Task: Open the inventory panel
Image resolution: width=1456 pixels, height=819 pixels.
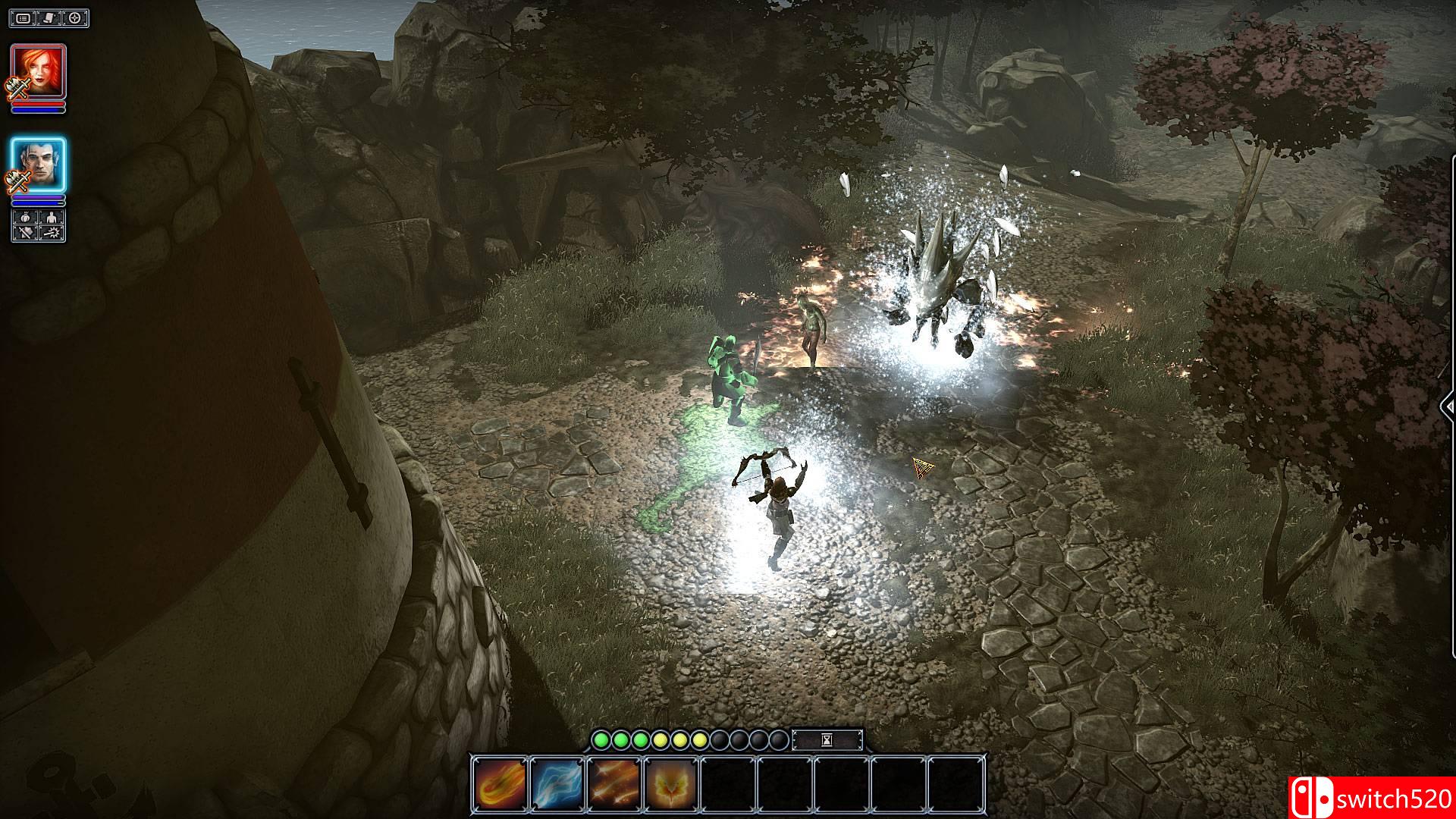Action: [x=23, y=18]
